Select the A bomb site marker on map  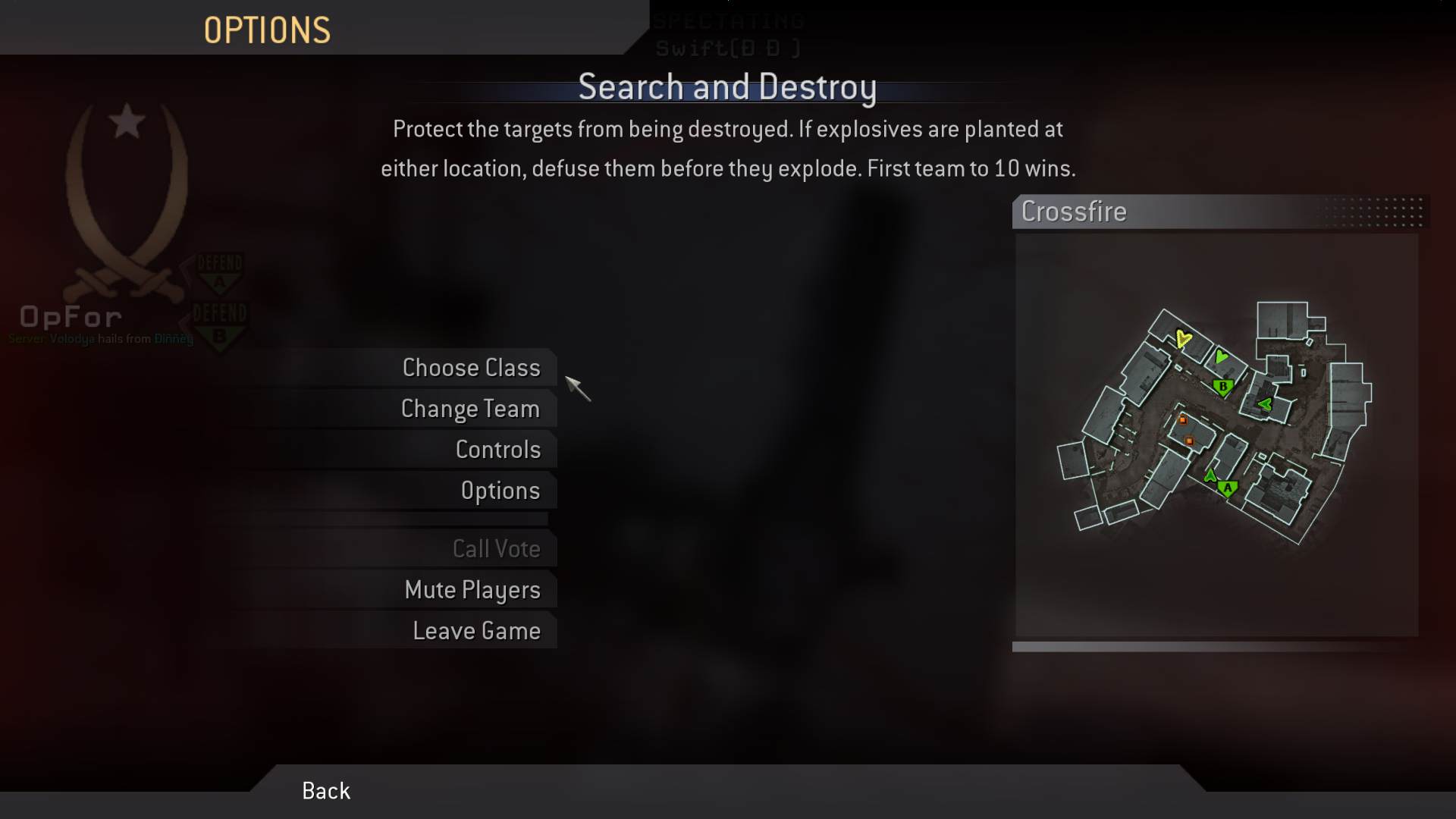tap(1228, 489)
